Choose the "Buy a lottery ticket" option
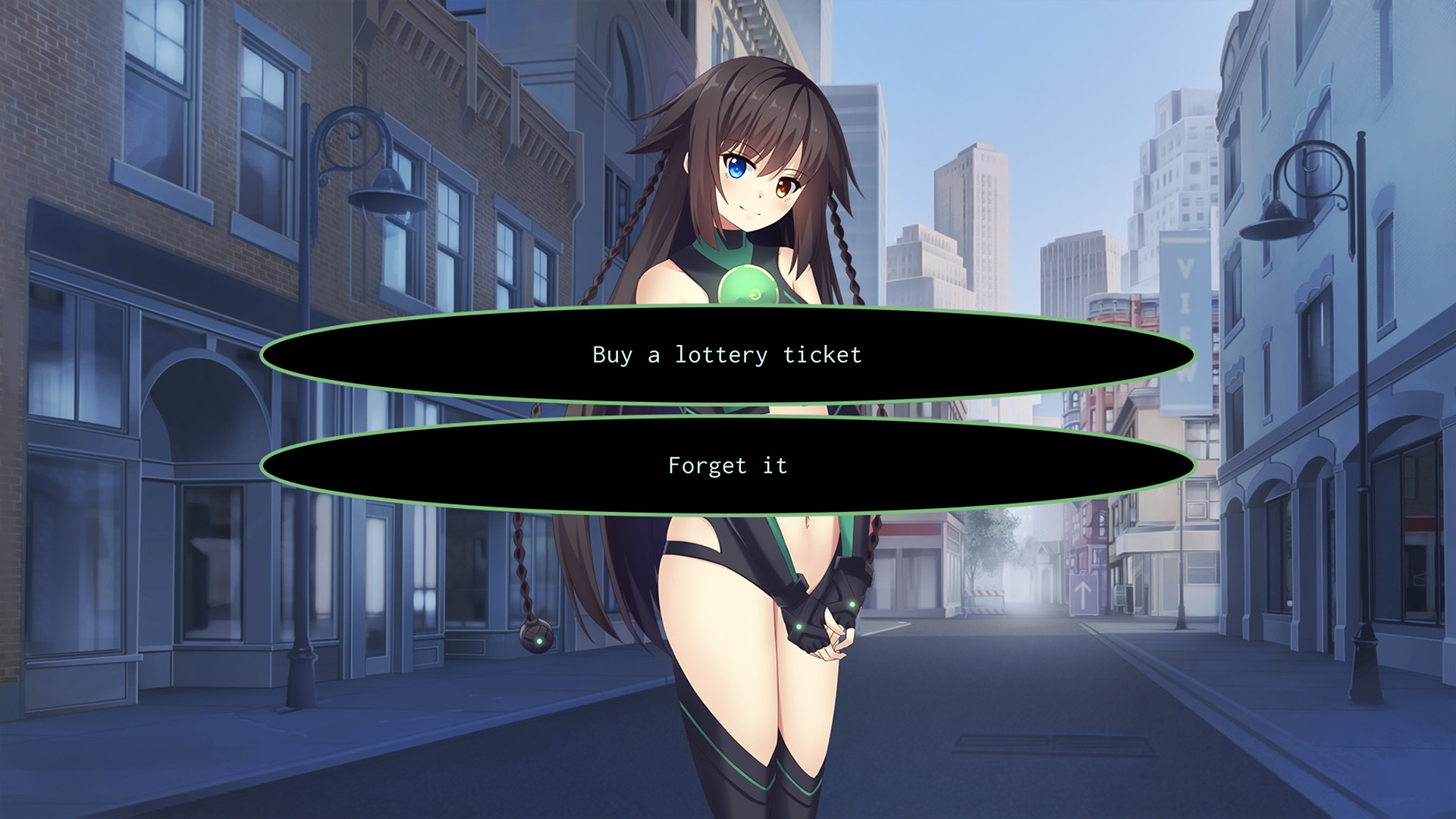1456x819 pixels. click(726, 353)
